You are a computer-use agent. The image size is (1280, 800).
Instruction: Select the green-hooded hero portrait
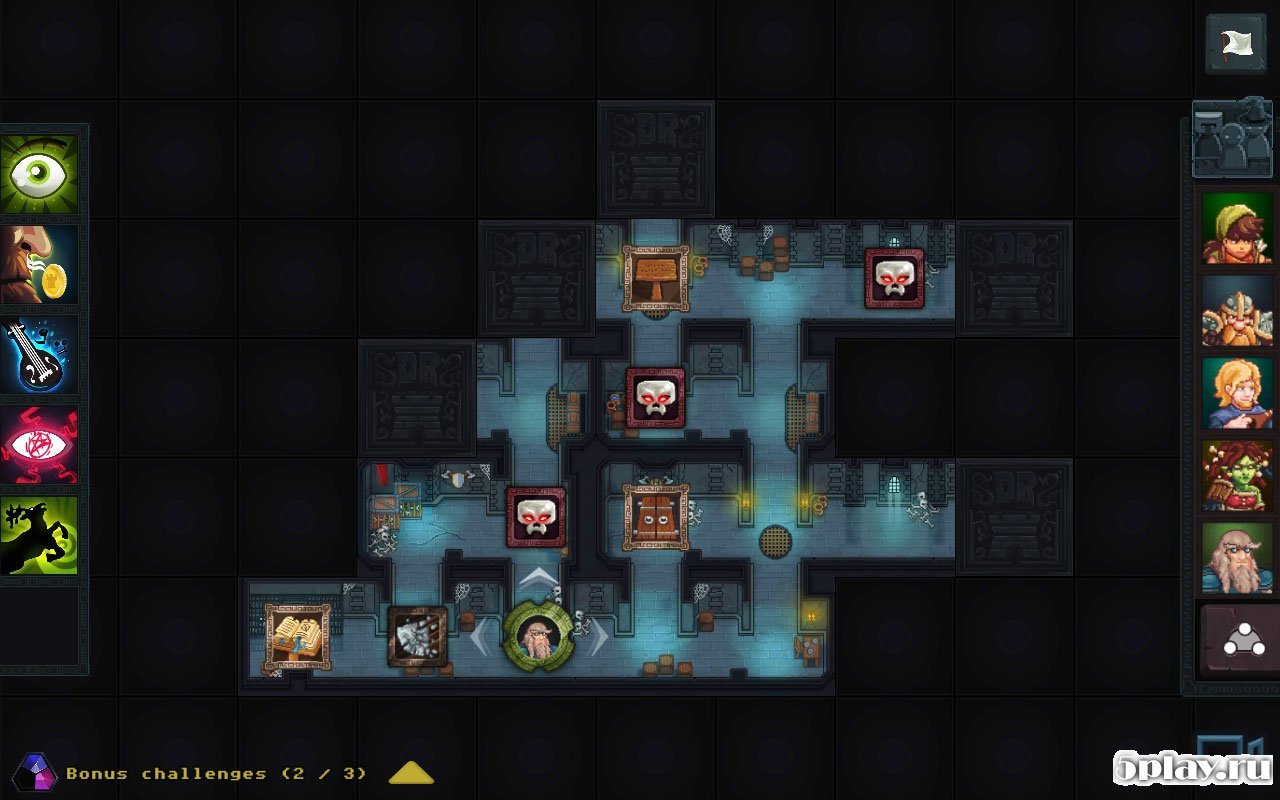pos(1238,228)
